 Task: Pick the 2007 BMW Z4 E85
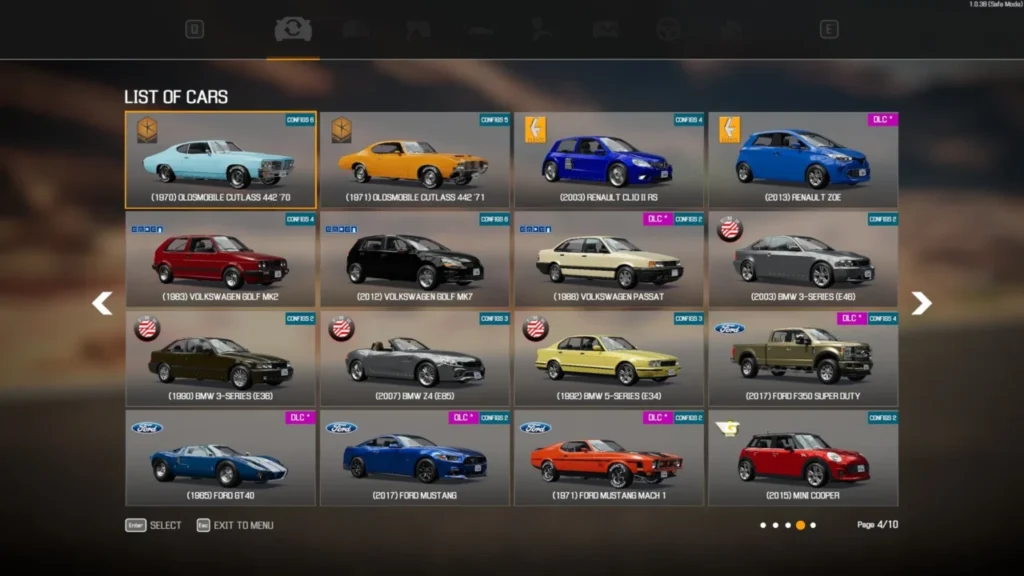pos(415,358)
